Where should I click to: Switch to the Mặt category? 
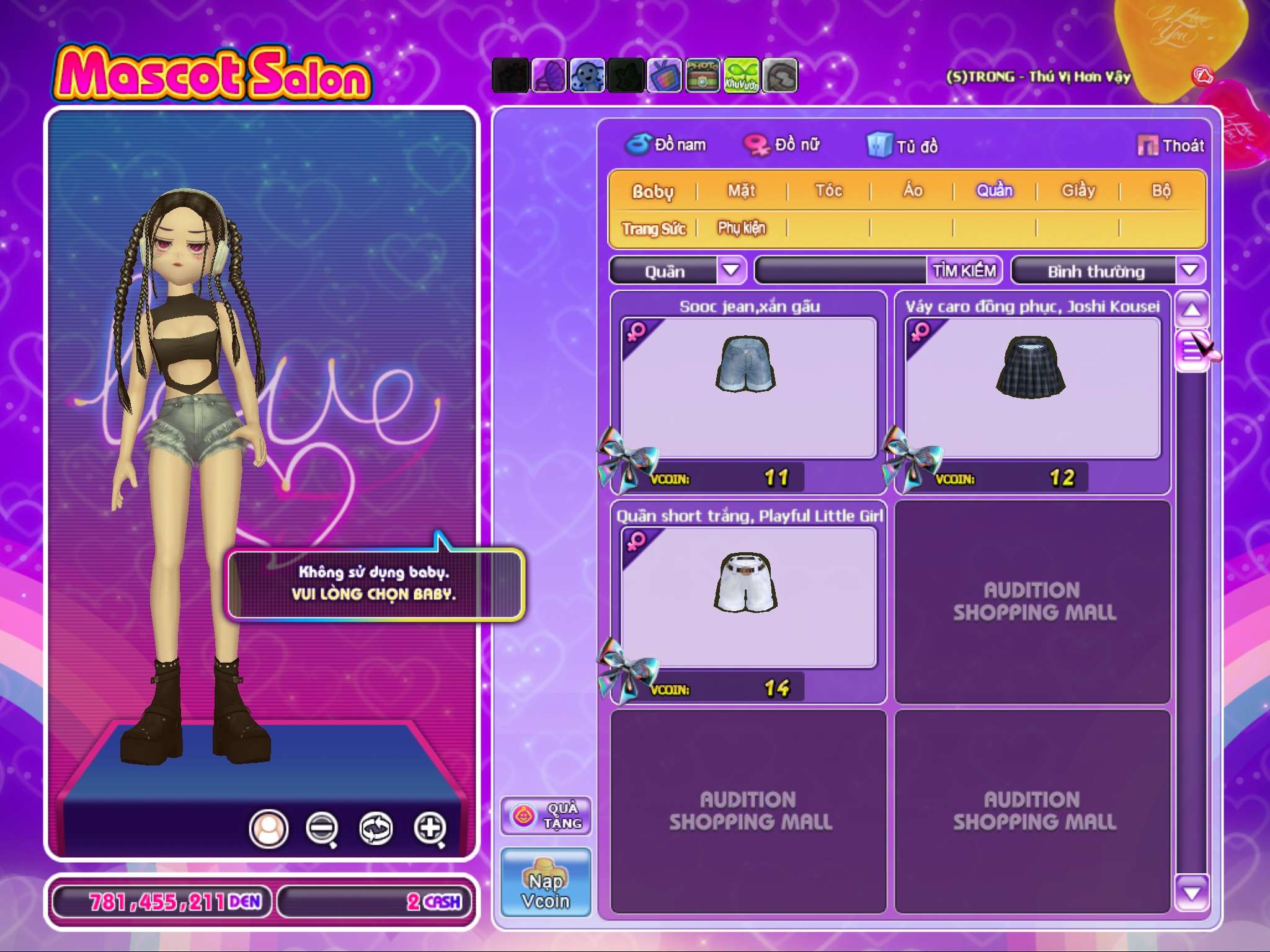[x=742, y=191]
